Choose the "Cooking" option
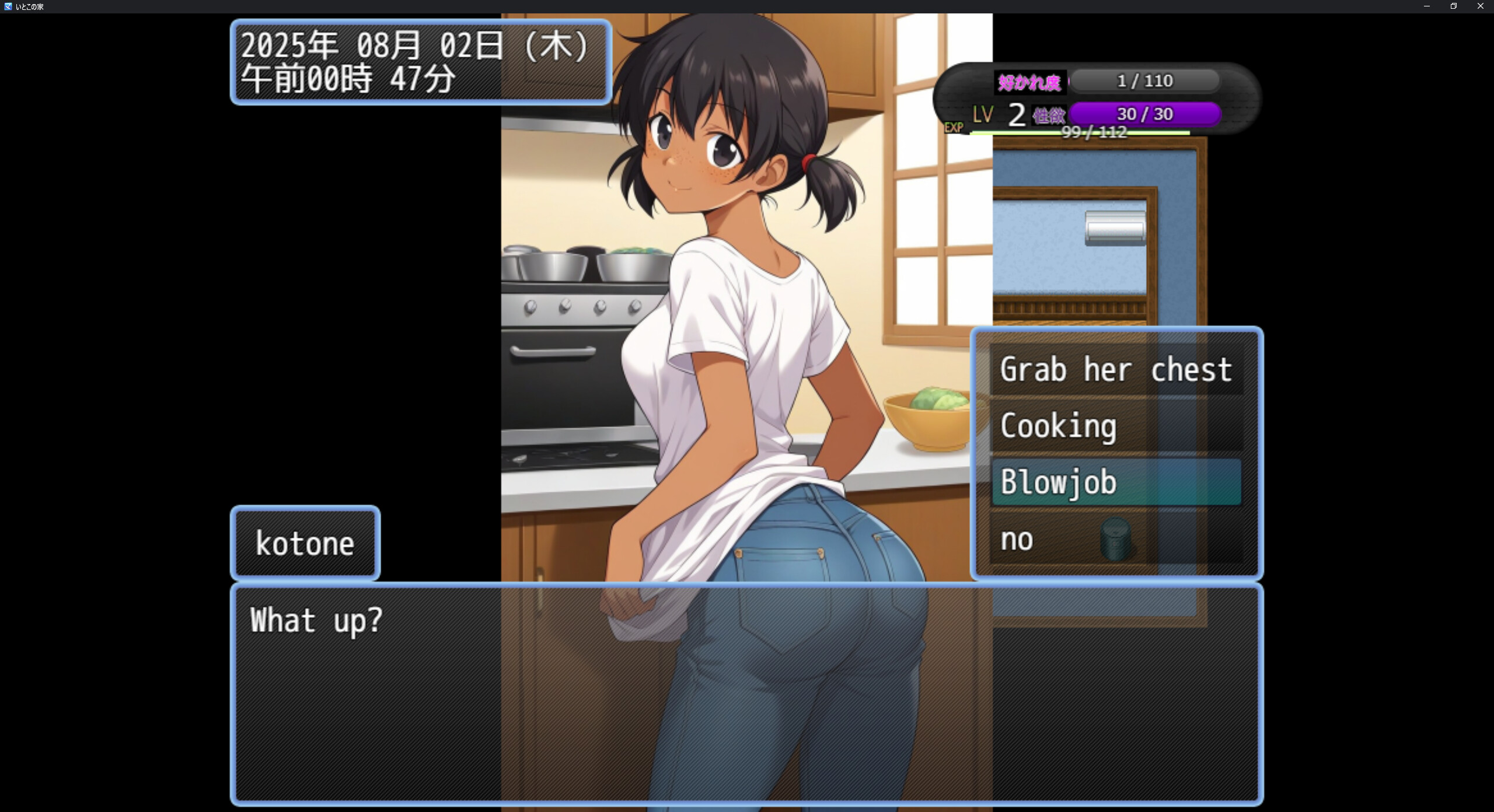The image size is (1494, 812). point(1059,426)
